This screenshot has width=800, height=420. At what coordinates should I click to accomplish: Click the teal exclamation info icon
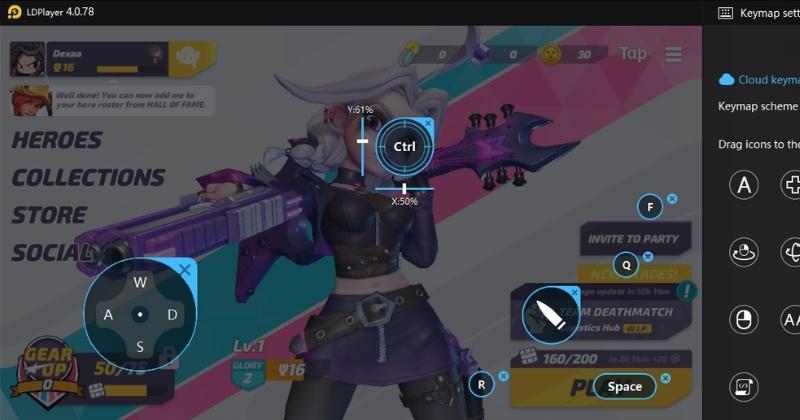[688, 292]
